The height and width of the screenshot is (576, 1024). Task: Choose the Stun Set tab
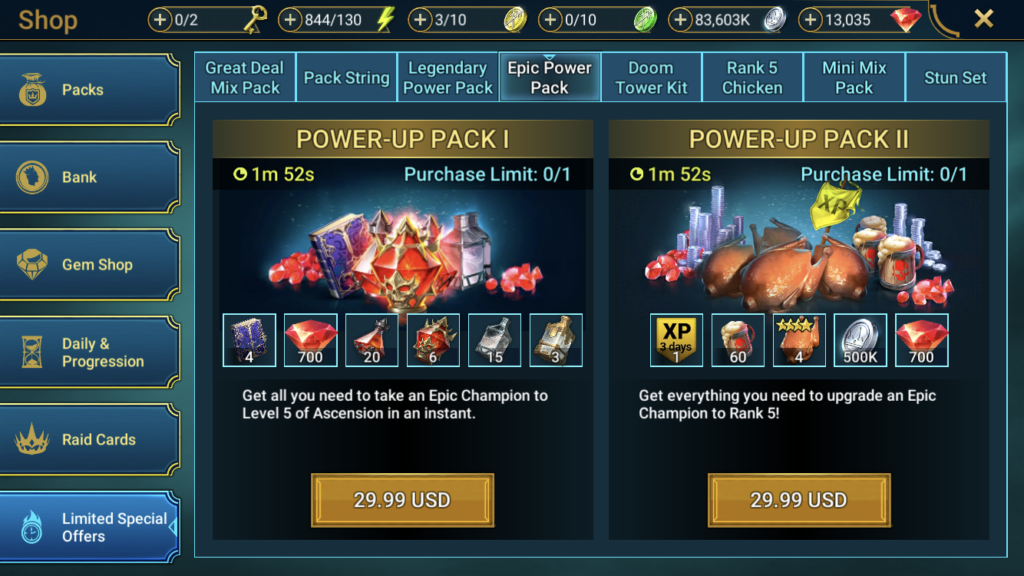pyautogui.click(x=955, y=78)
